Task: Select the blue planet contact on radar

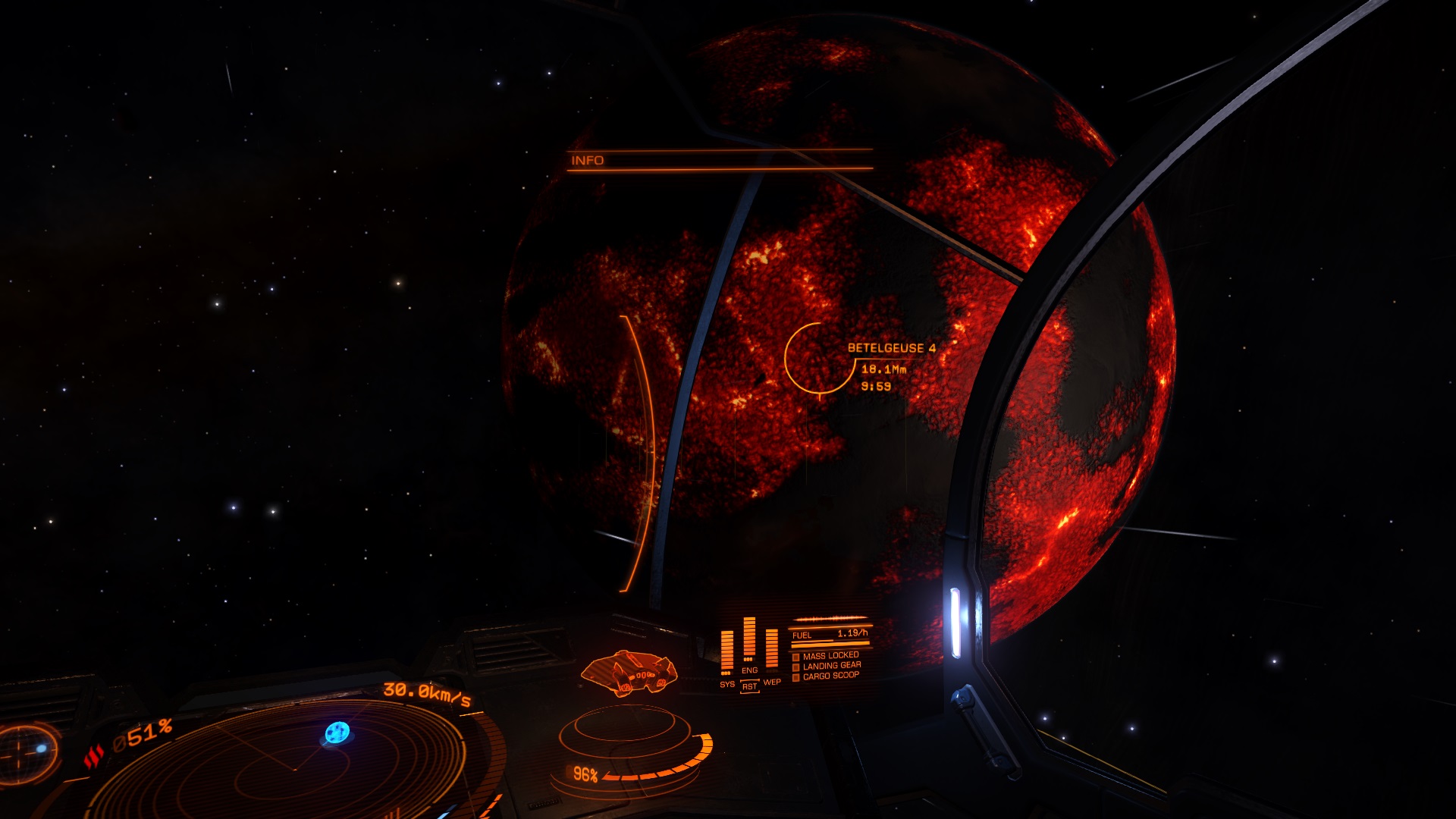Action: click(x=337, y=733)
